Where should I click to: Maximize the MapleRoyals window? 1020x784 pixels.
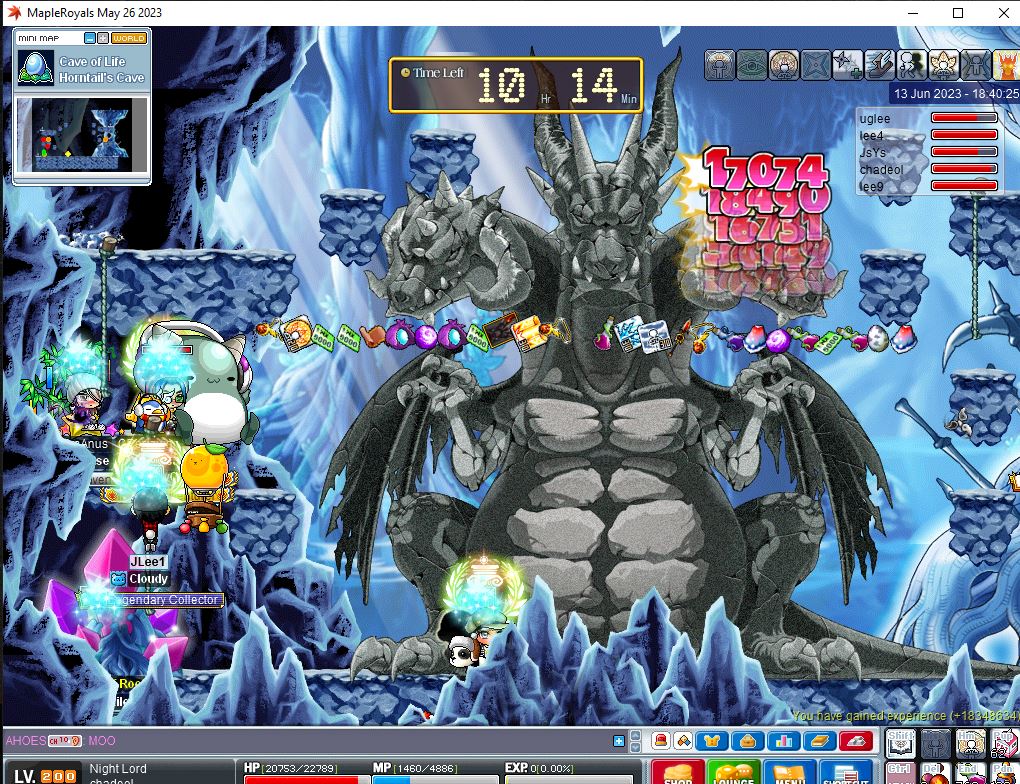(x=958, y=13)
